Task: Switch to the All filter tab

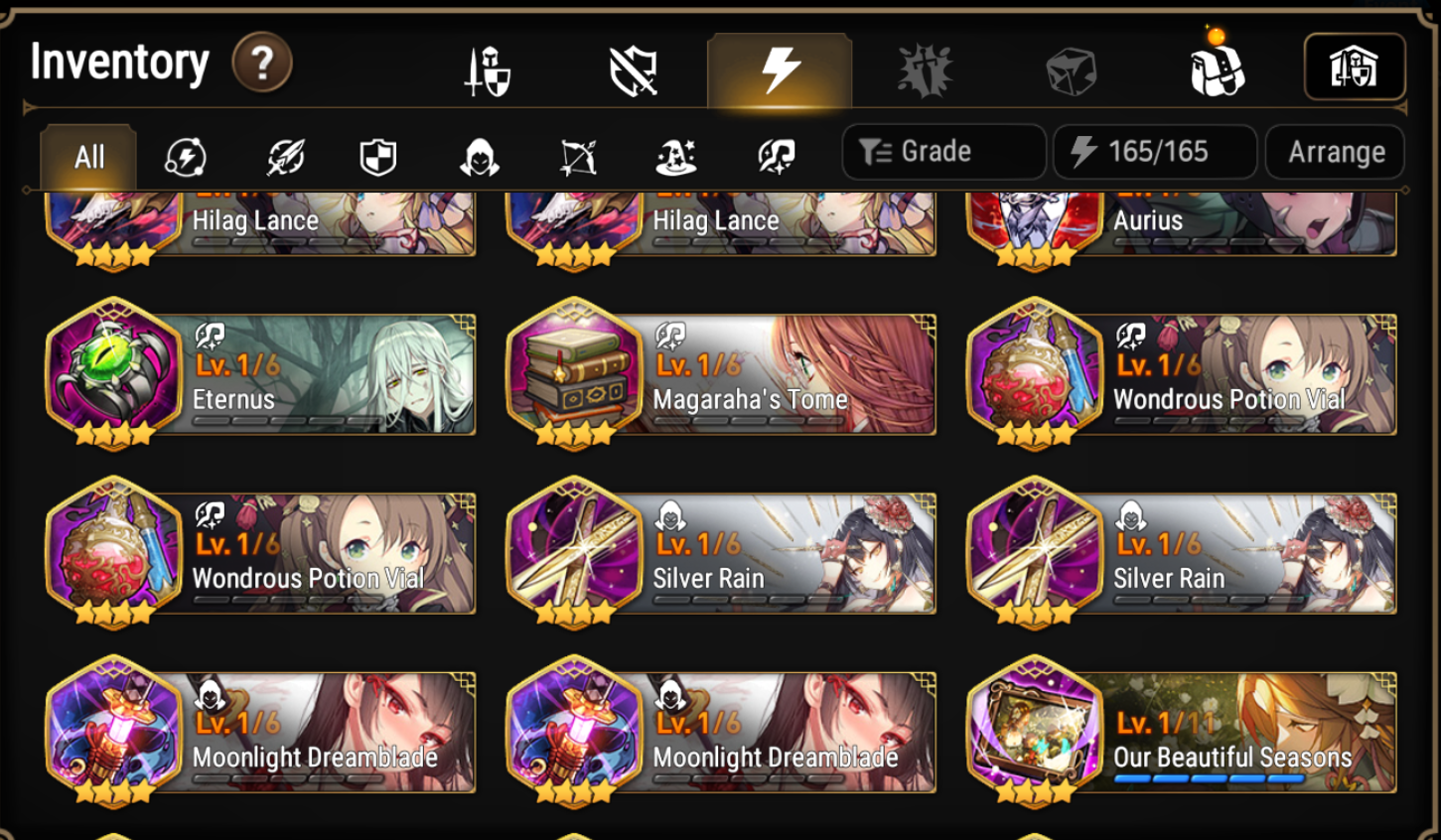Action: (x=87, y=156)
